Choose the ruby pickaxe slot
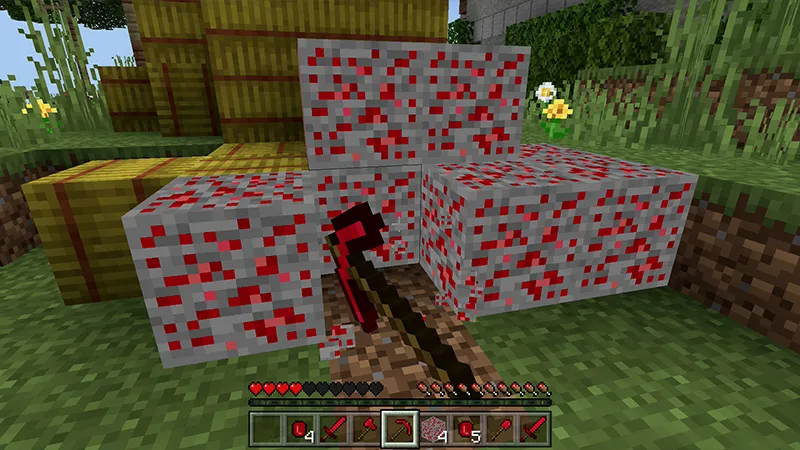This screenshot has height=450, width=800. click(400, 430)
